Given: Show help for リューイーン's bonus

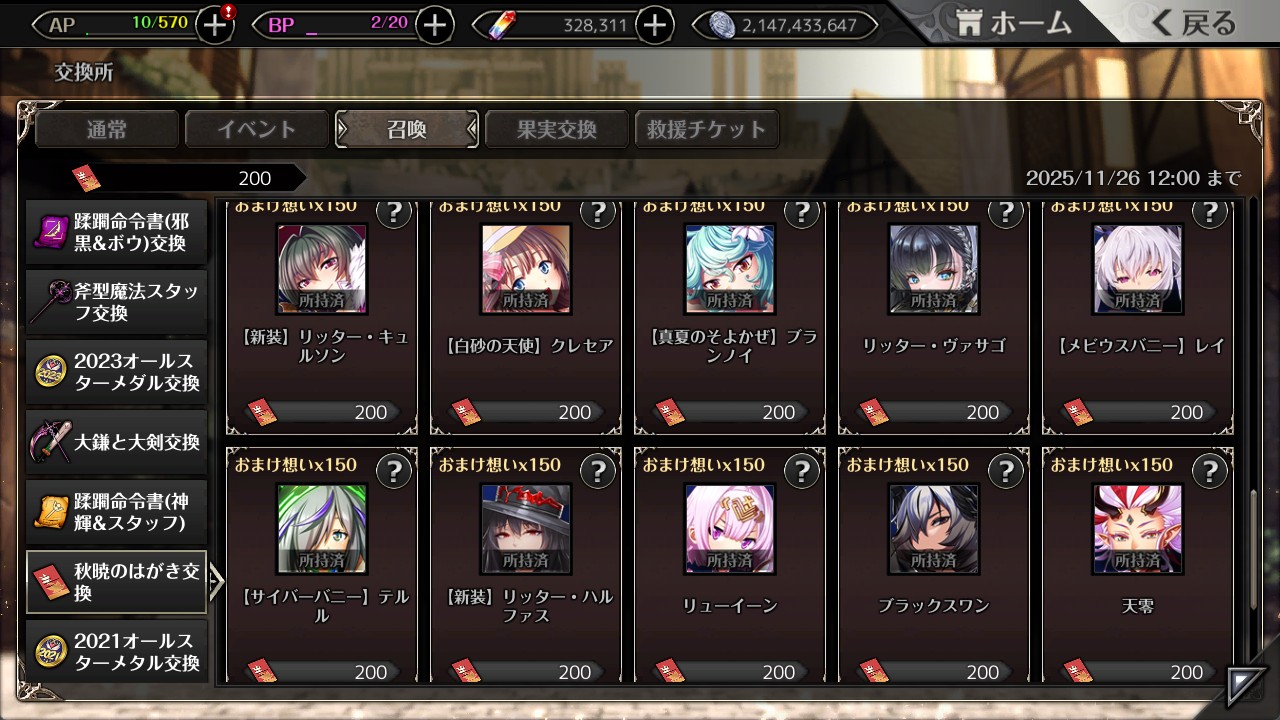Looking at the screenshot, I should pos(801,471).
